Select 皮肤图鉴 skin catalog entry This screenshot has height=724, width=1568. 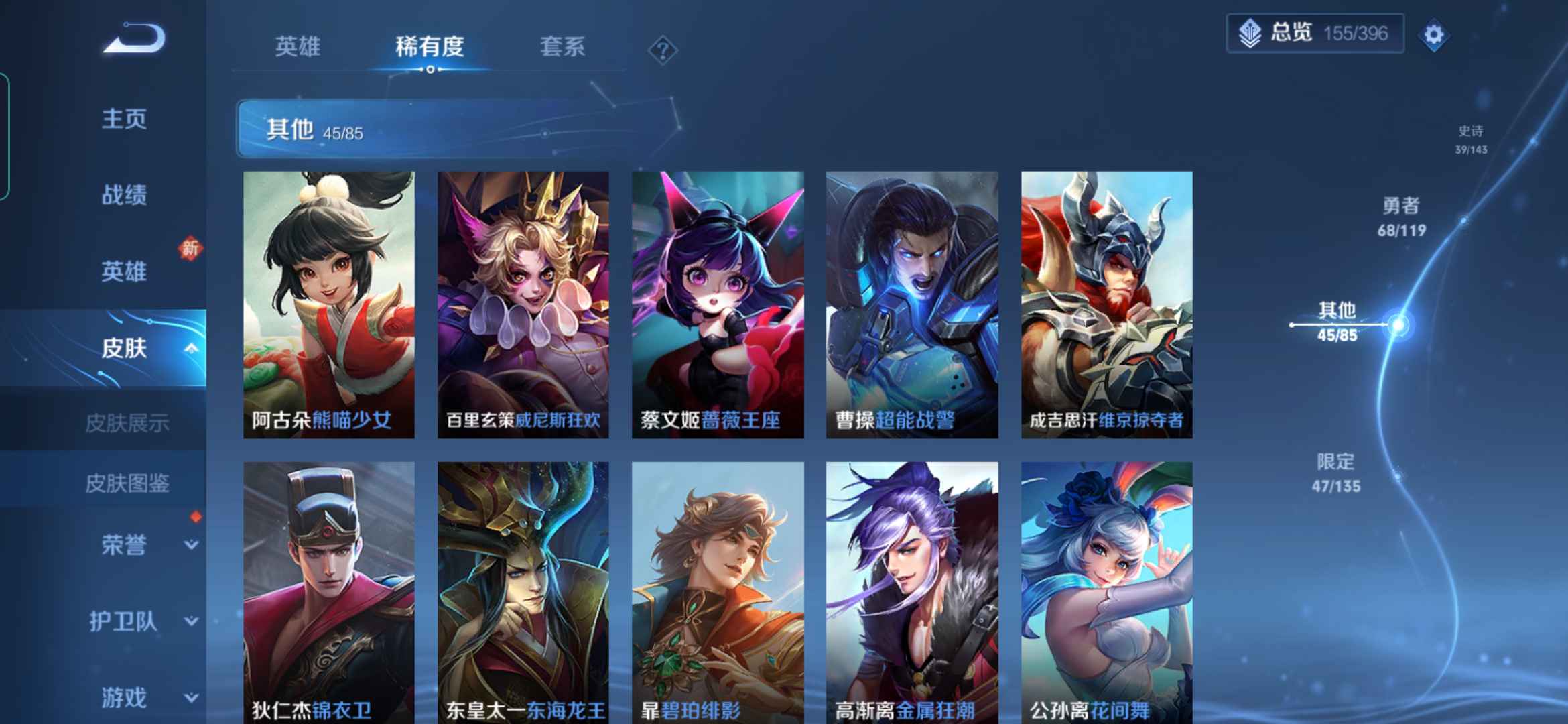tap(127, 485)
